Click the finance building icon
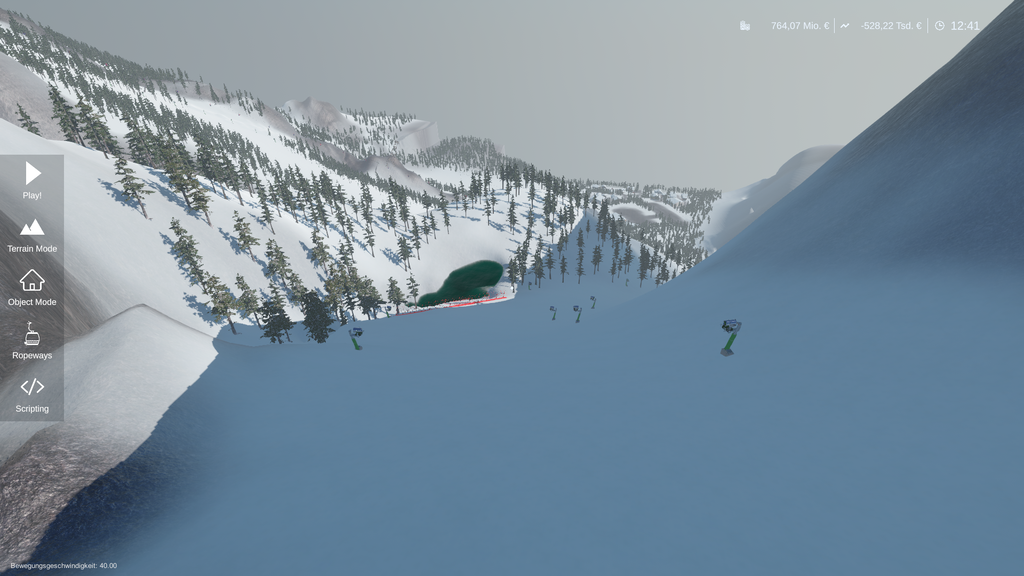This screenshot has height=576, width=1024. [745, 26]
